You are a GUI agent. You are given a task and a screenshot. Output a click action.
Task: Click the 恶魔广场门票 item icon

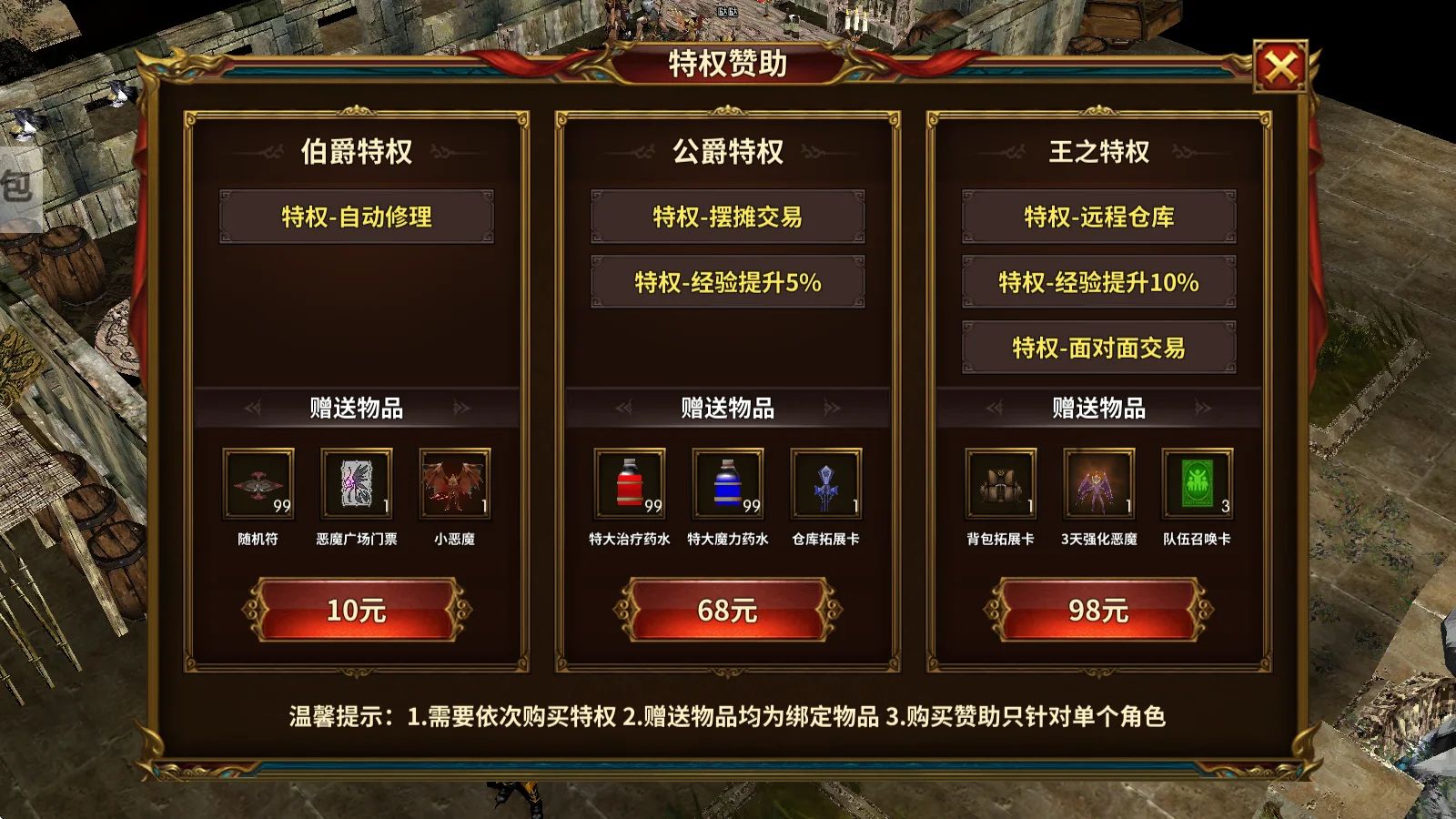357,485
